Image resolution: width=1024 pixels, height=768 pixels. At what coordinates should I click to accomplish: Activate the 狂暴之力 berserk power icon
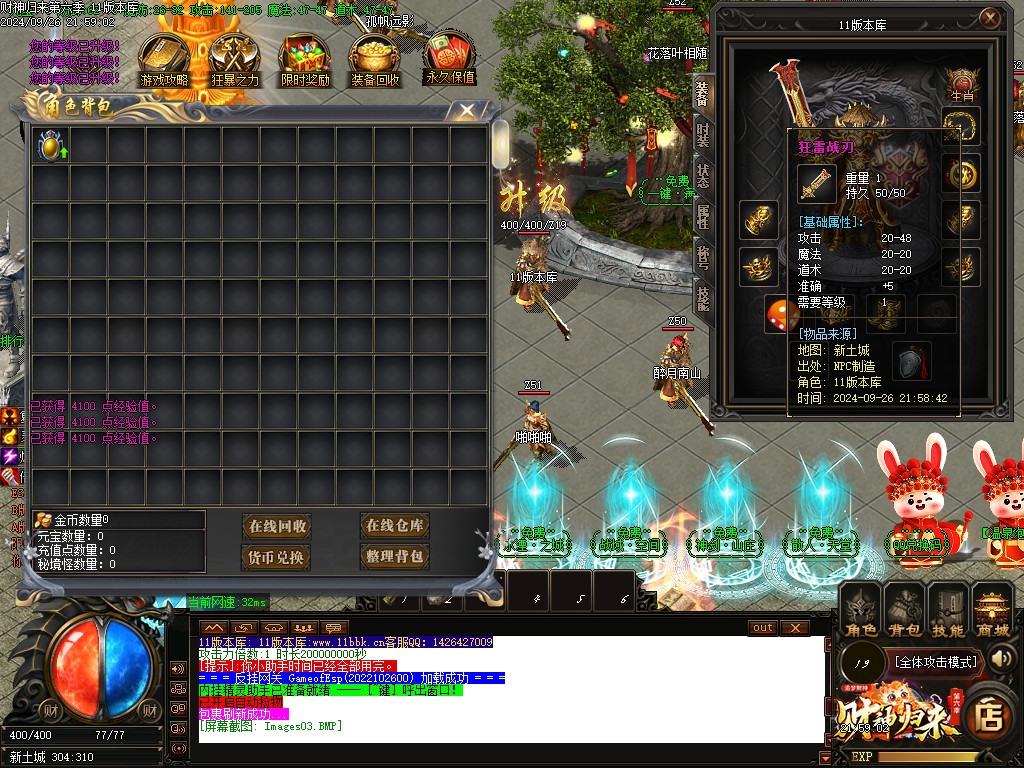click(236, 60)
